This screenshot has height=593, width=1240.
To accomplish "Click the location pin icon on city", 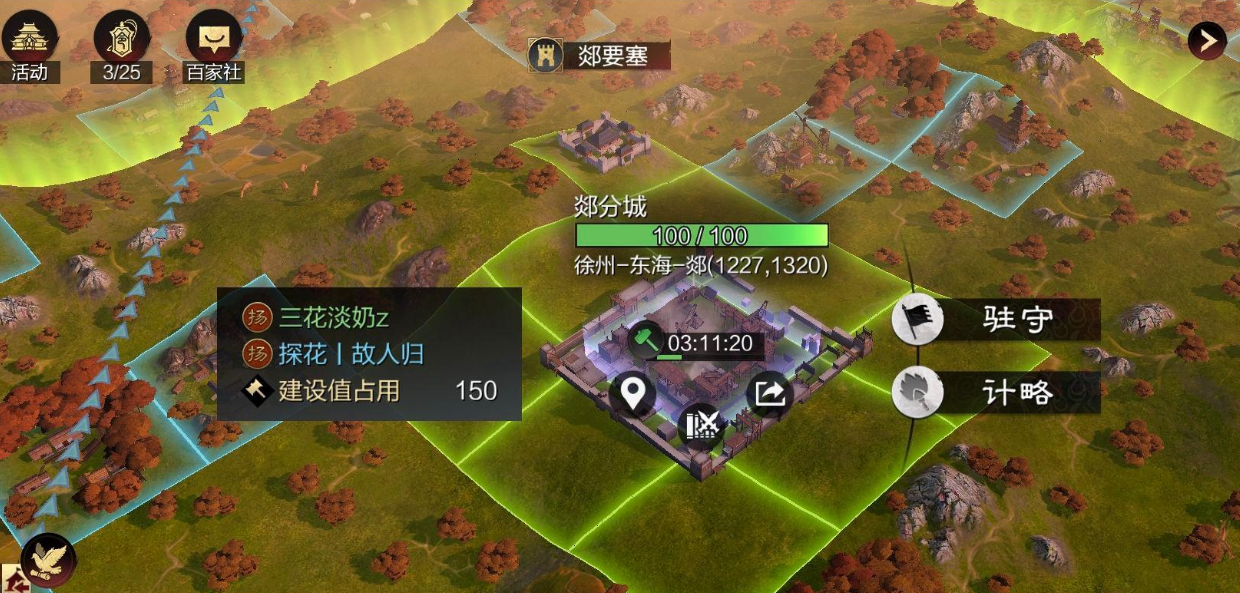I will point(633,394).
